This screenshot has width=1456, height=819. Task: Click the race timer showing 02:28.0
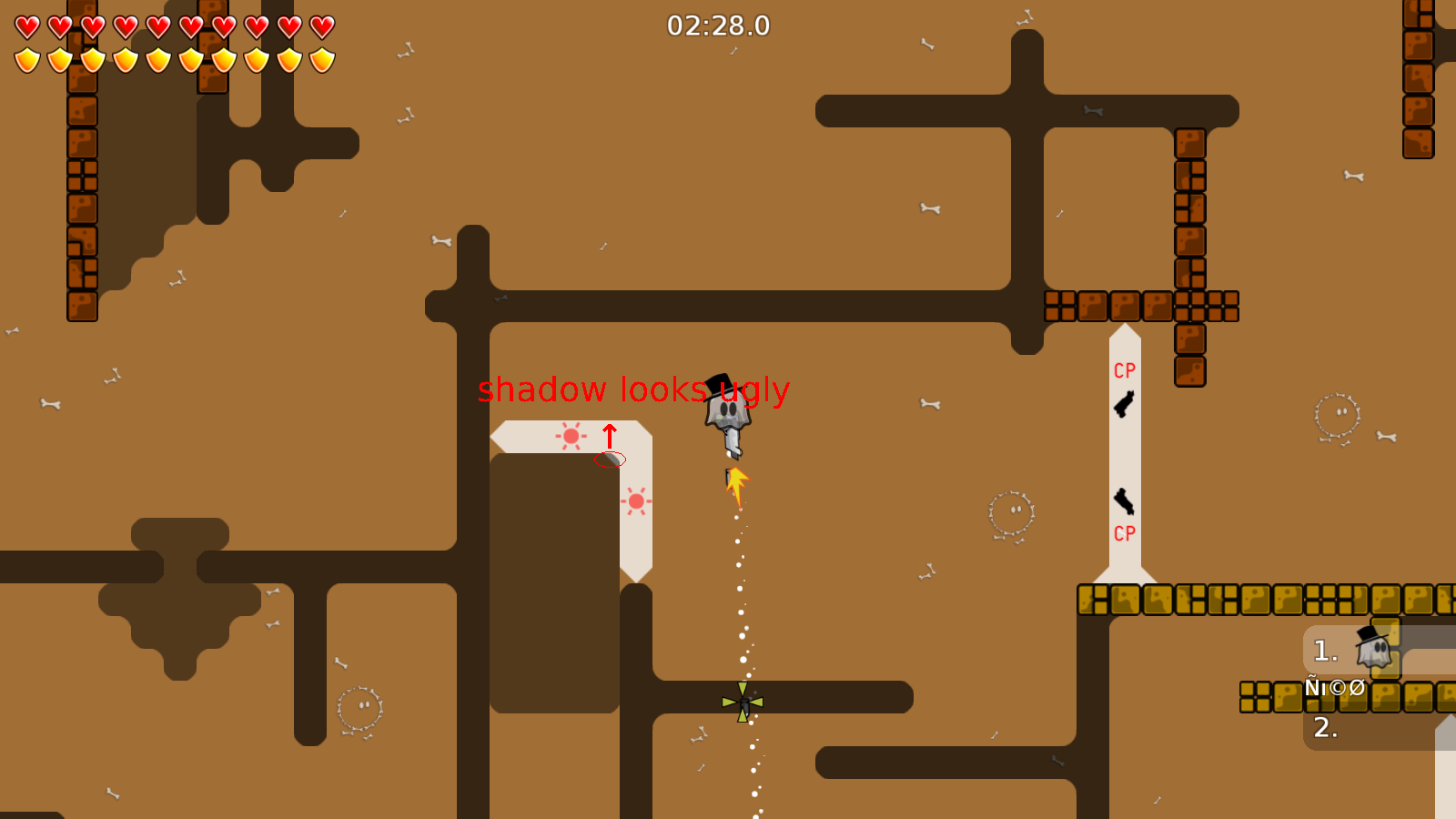(x=717, y=26)
